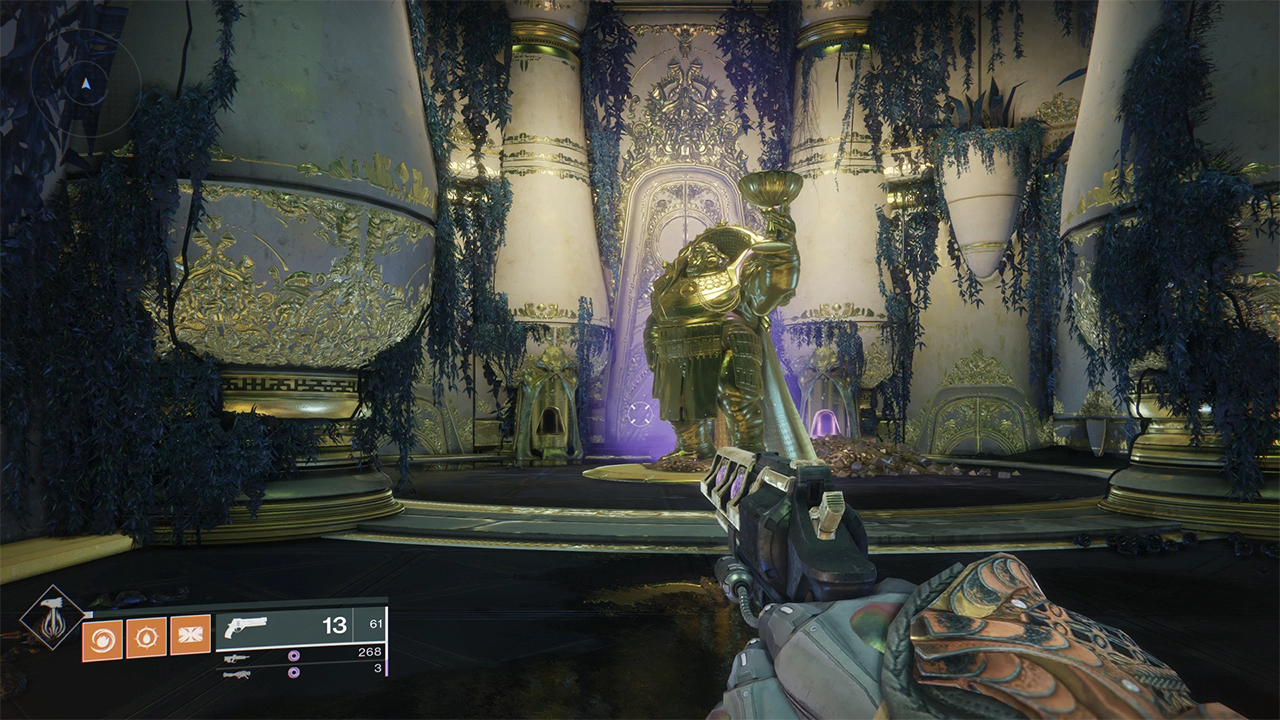Switch to the second weapon in the list

(237, 658)
